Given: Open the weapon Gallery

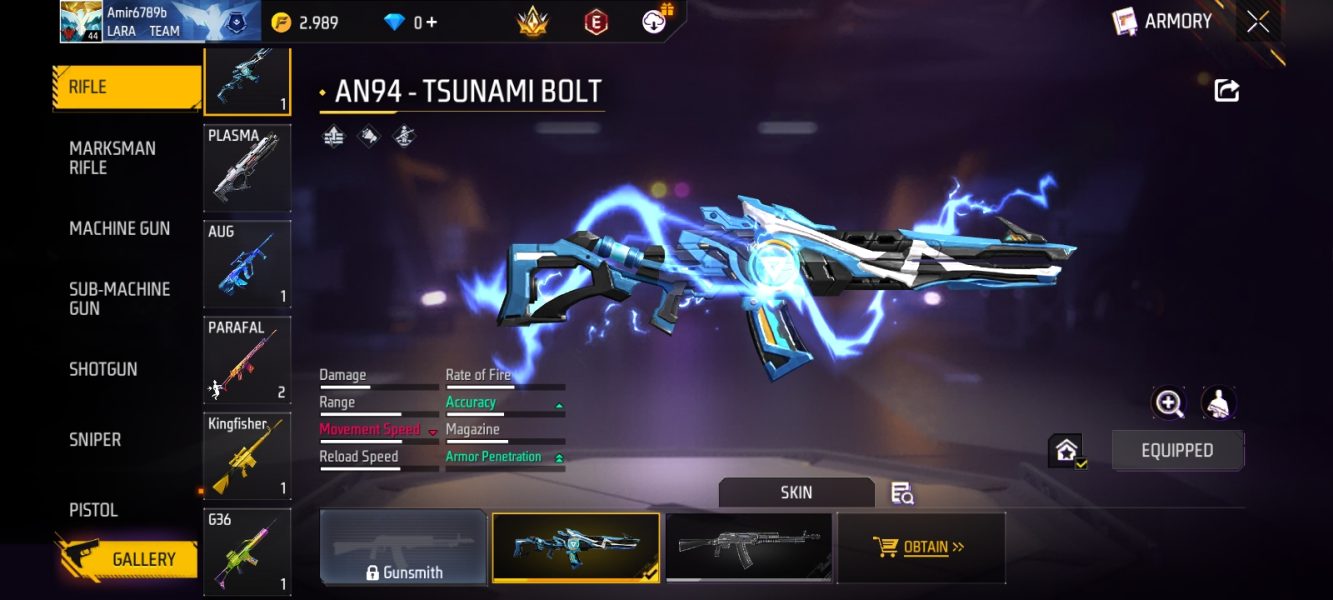Looking at the screenshot, I should pyautogui.click(x=130, y=559).
